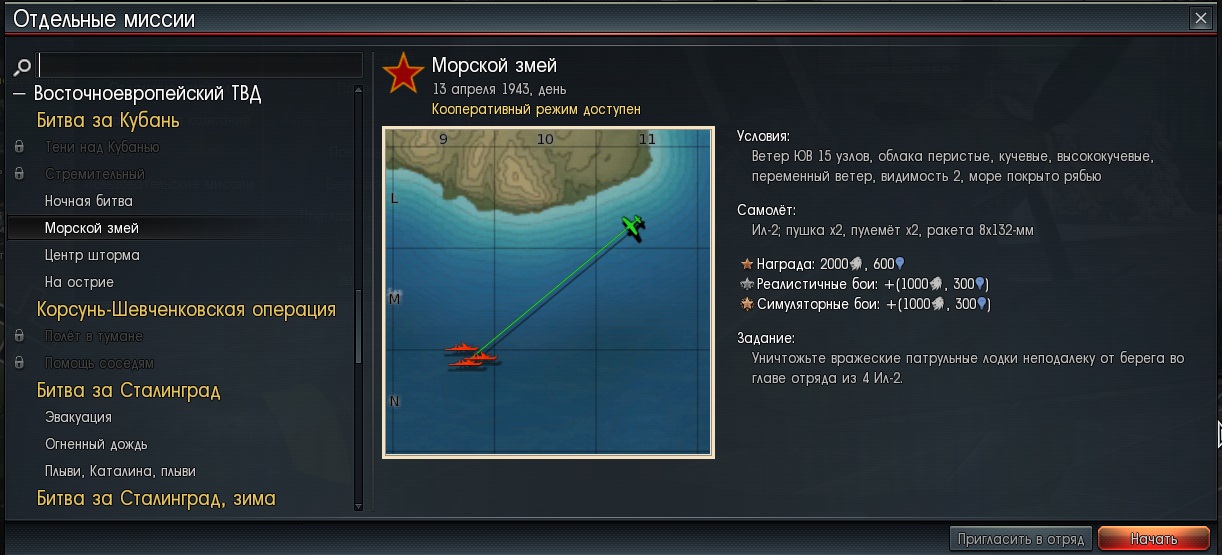This screenshot has width=1222, height=555.
Task: Select the Эвакуация mission
Action: (x=78, y=417)
